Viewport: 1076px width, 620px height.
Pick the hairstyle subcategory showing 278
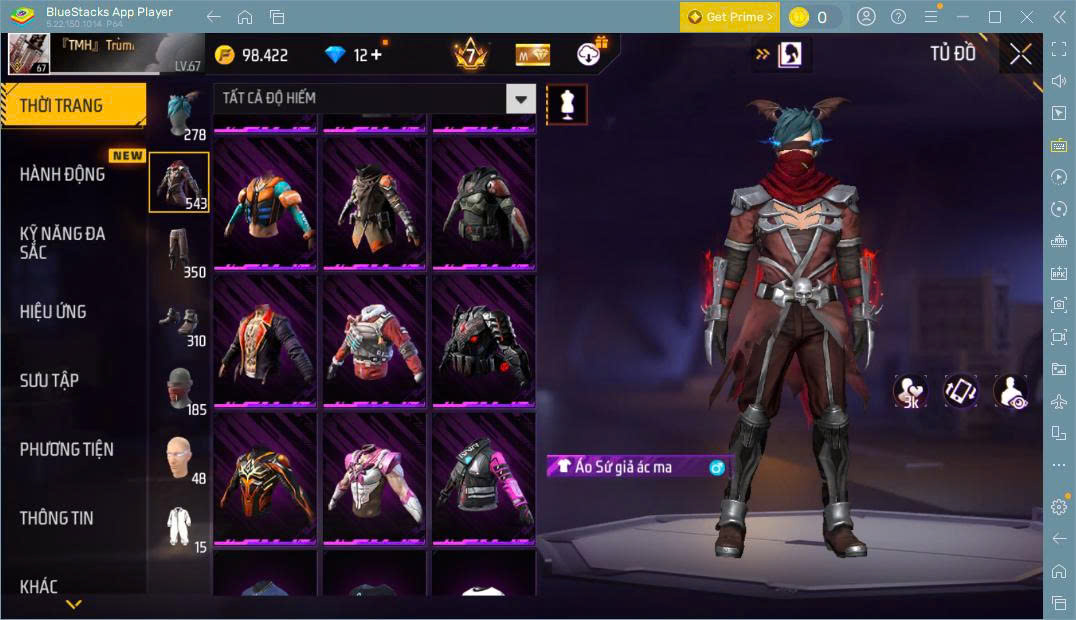click(180, 115)
